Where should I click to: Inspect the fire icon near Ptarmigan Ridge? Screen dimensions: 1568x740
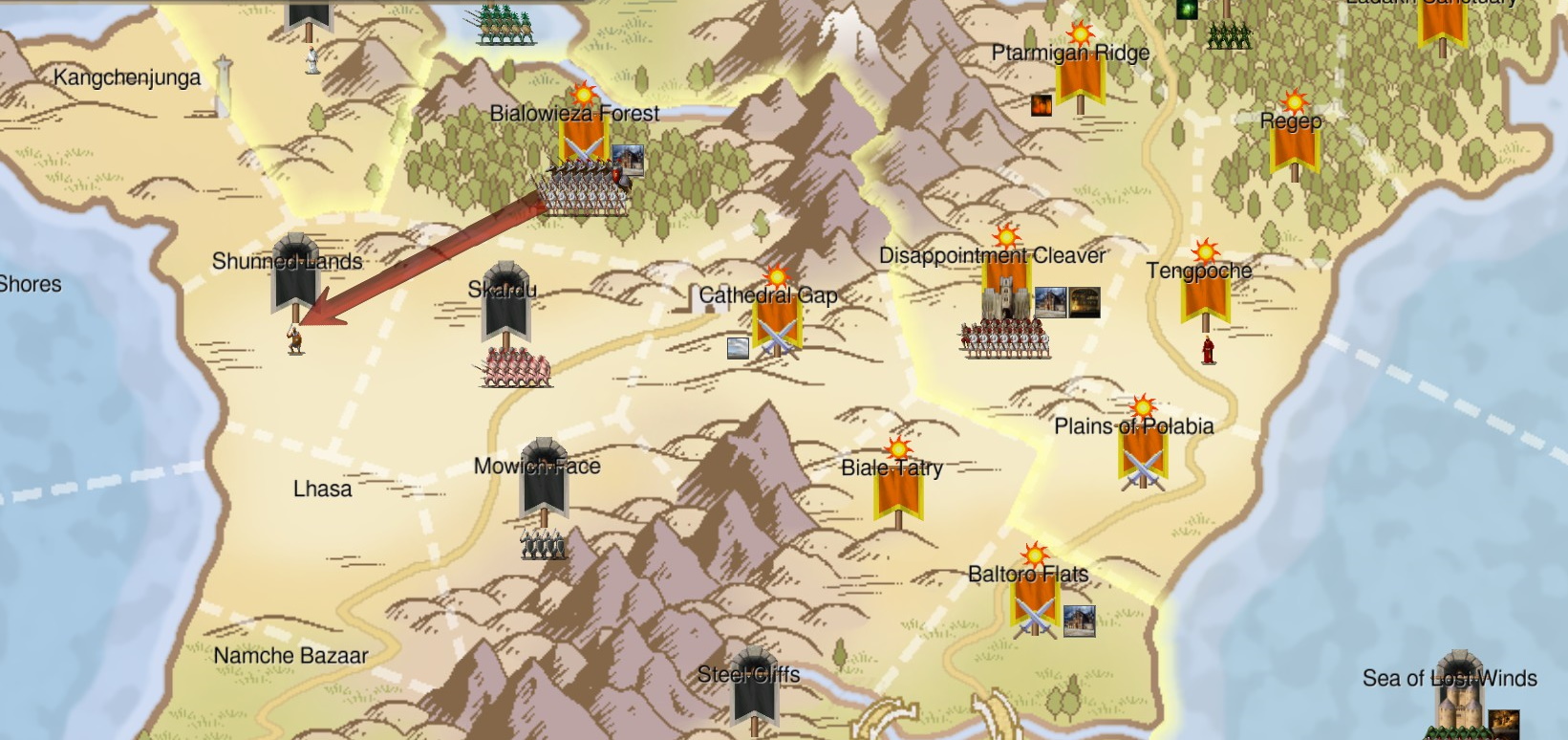click(x=1042, y=104)
